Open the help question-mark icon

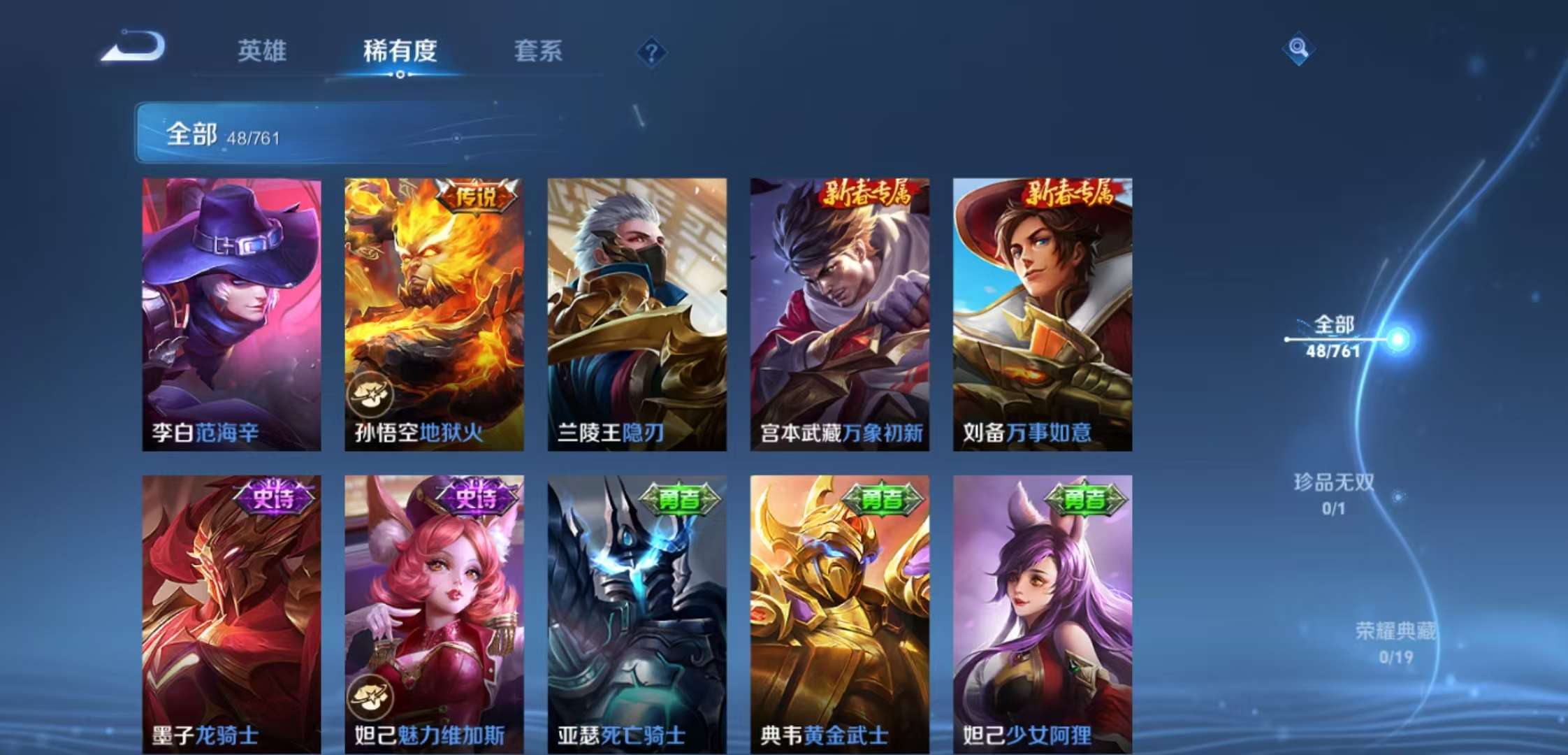point(651,52)
